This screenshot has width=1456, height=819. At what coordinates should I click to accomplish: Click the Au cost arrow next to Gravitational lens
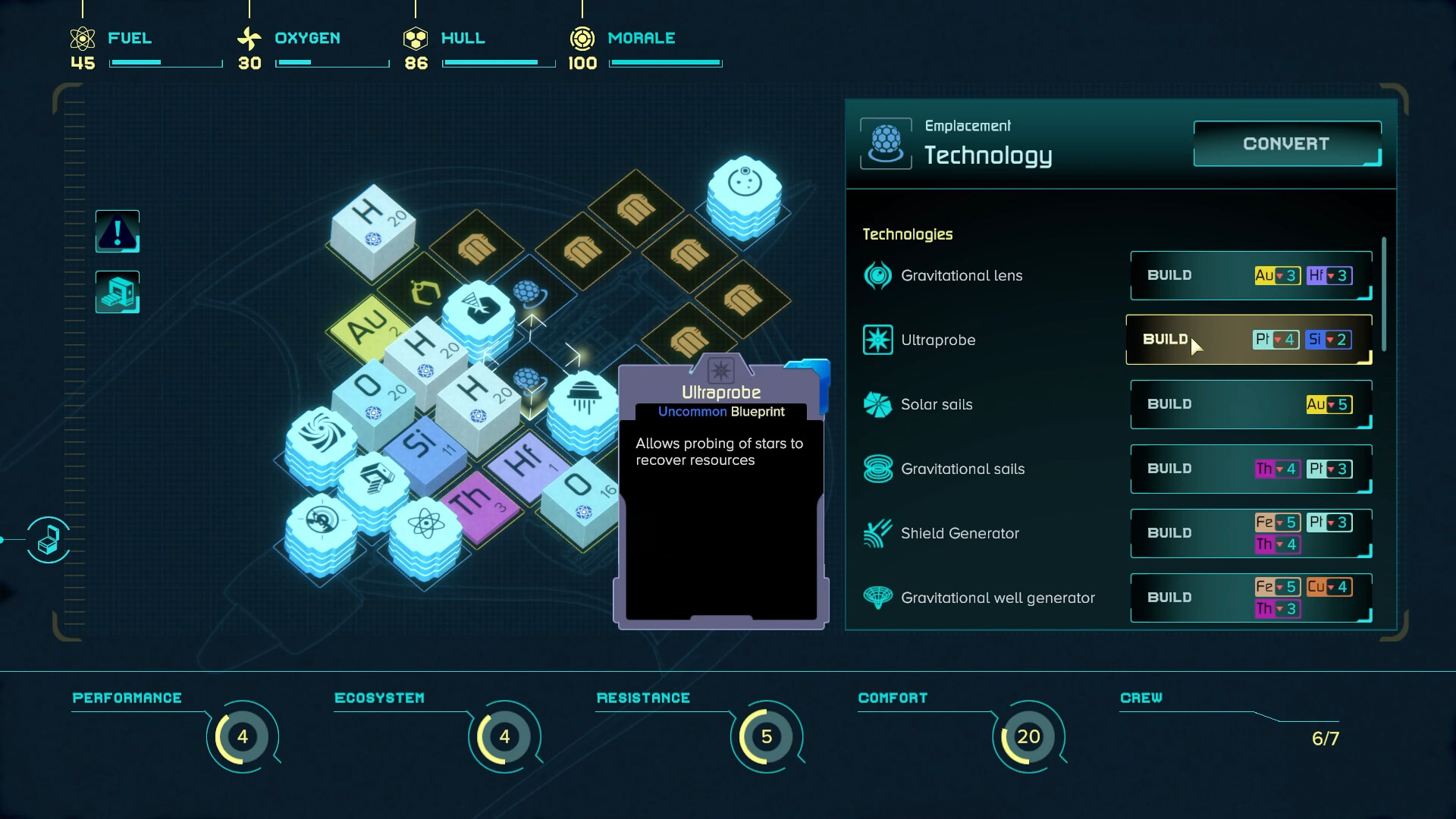(1279, 275)
